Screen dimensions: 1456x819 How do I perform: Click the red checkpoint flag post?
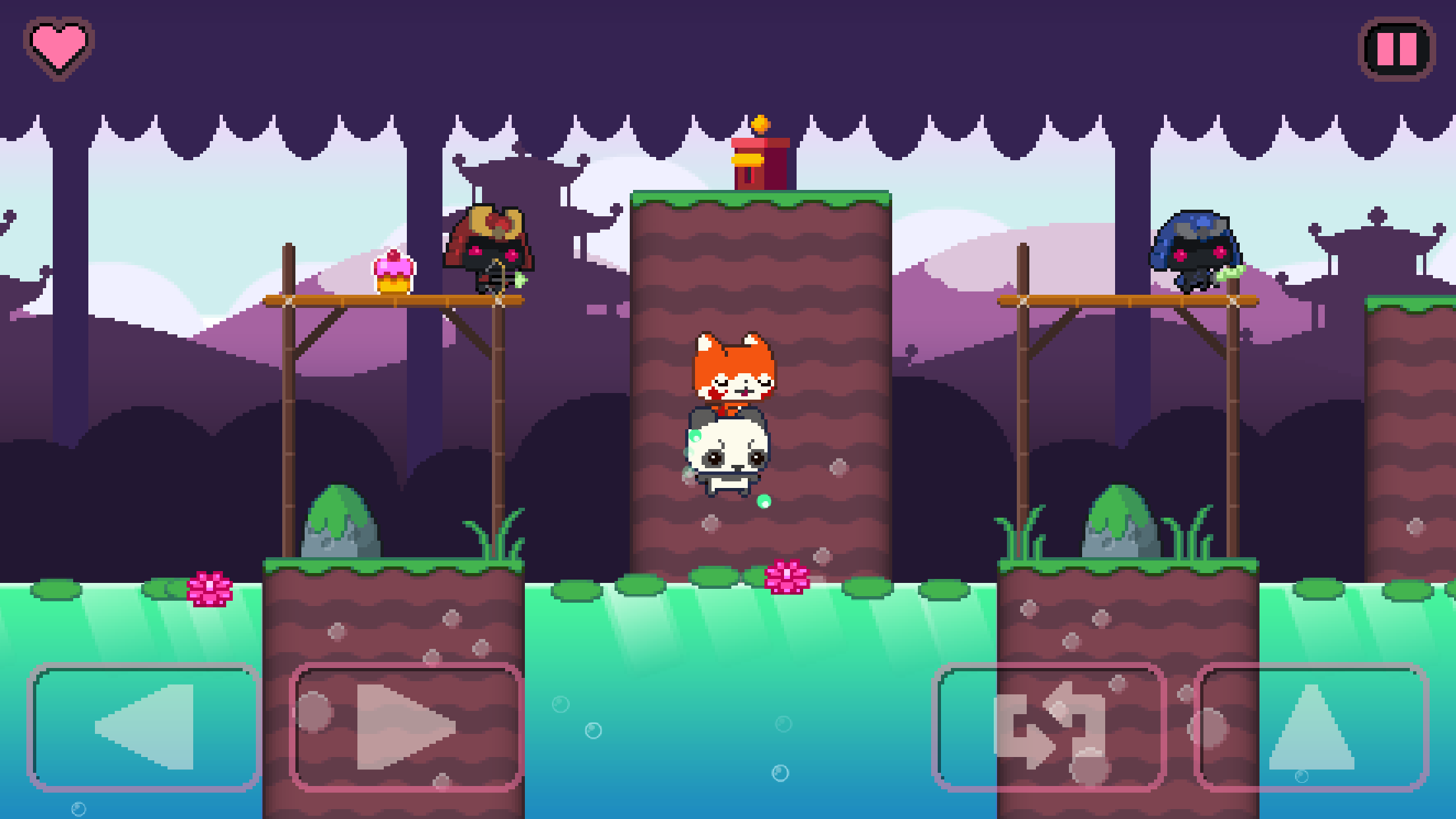point(760,165)
